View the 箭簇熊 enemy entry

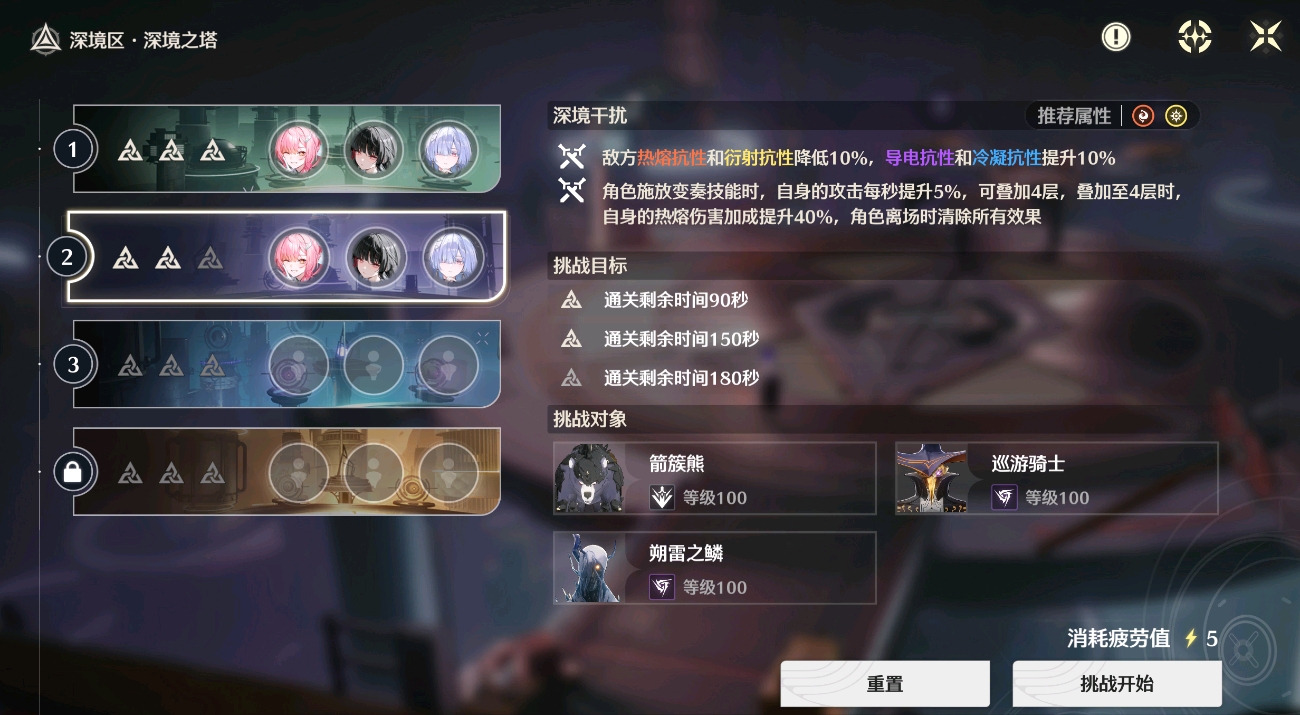point(714,478)
